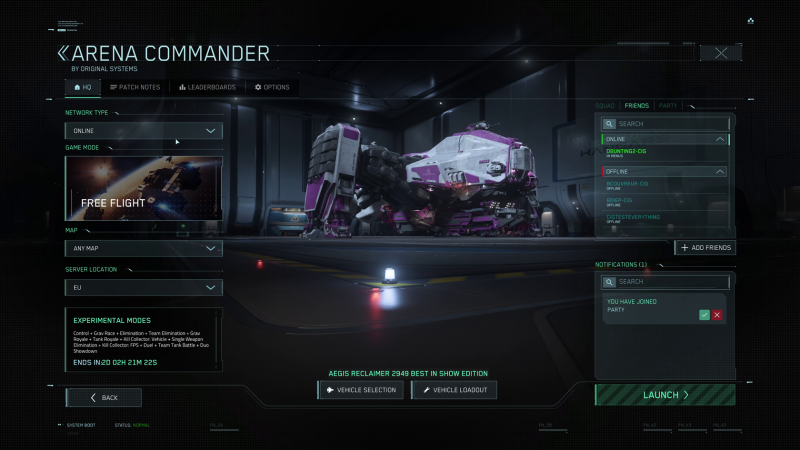Image resolution: width=800 pixels, height=450 pixels.
Task: Open the Party tab
Action: pos(667,105)
